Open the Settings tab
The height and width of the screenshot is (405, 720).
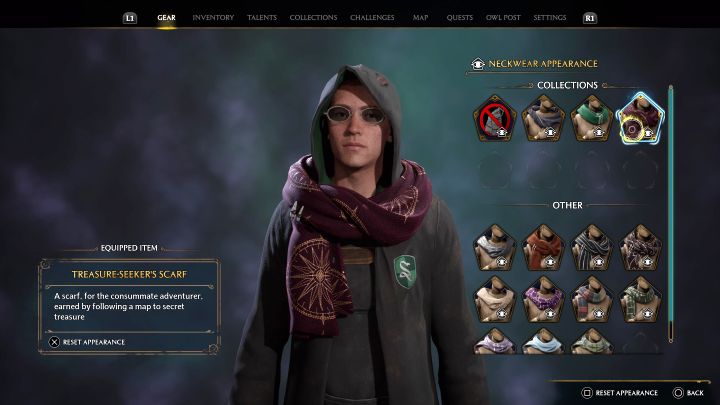550,17
